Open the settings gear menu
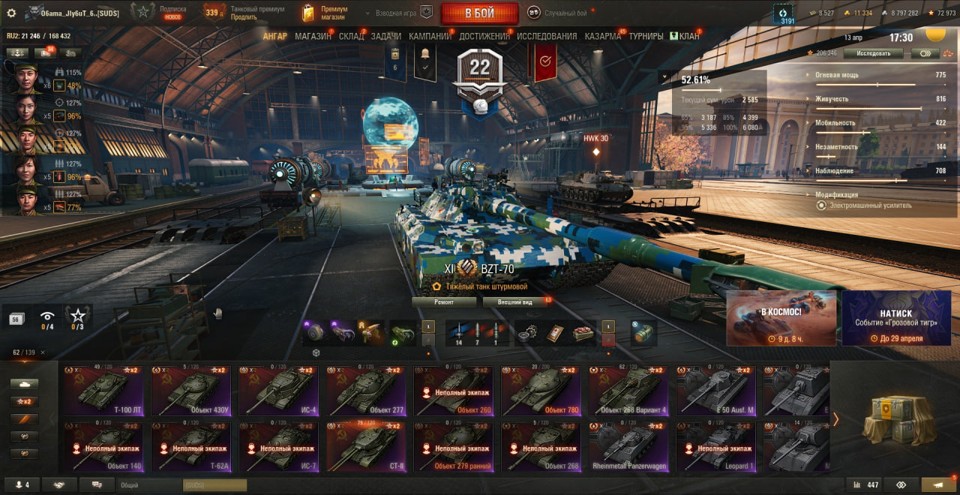Viewport: 960px width, 495px height. click(x=12, y=13)
